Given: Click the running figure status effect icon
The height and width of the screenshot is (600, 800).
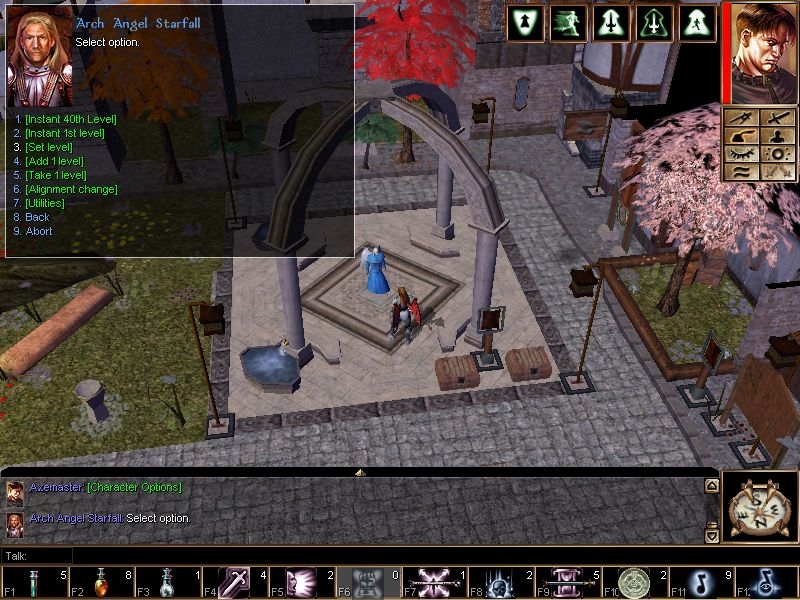Looking at the screenshot, I should coord(567,24).
